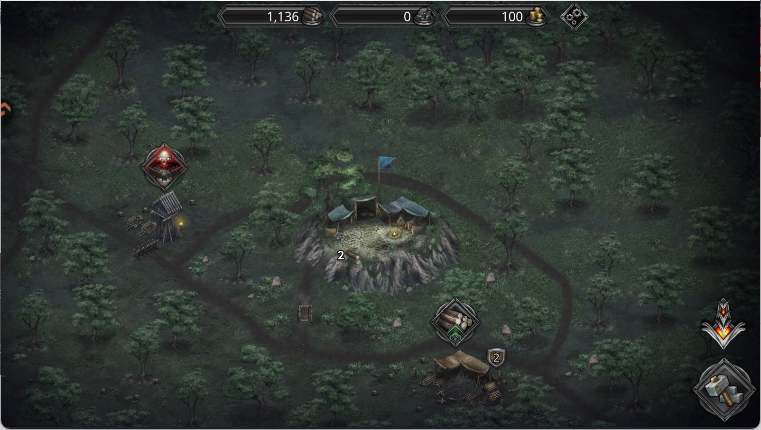
Task: Open the hammer build menu
Action: pyautogui.click(x=724, y=386)
